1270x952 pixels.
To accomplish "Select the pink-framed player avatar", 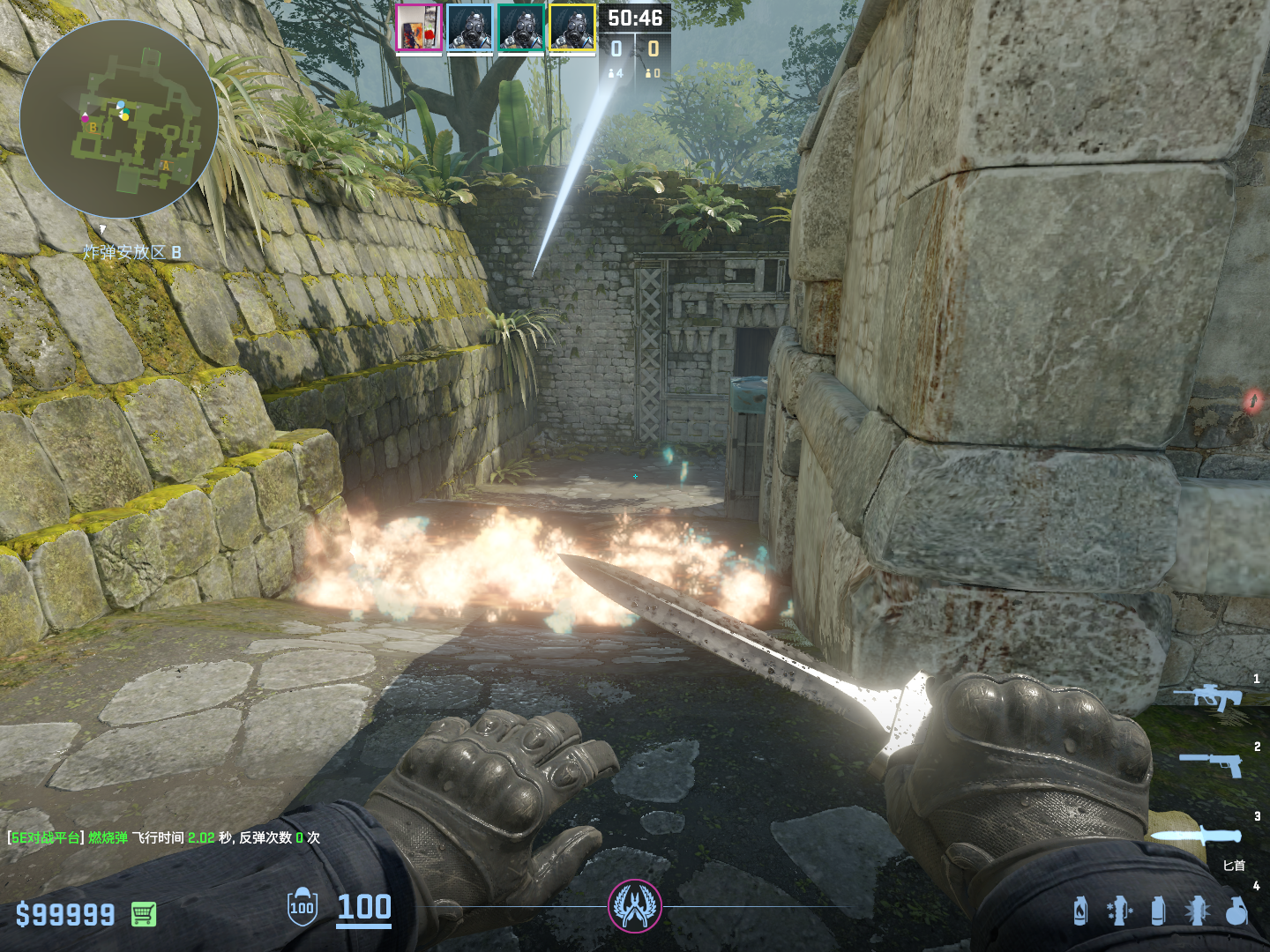I will (418, 28).
